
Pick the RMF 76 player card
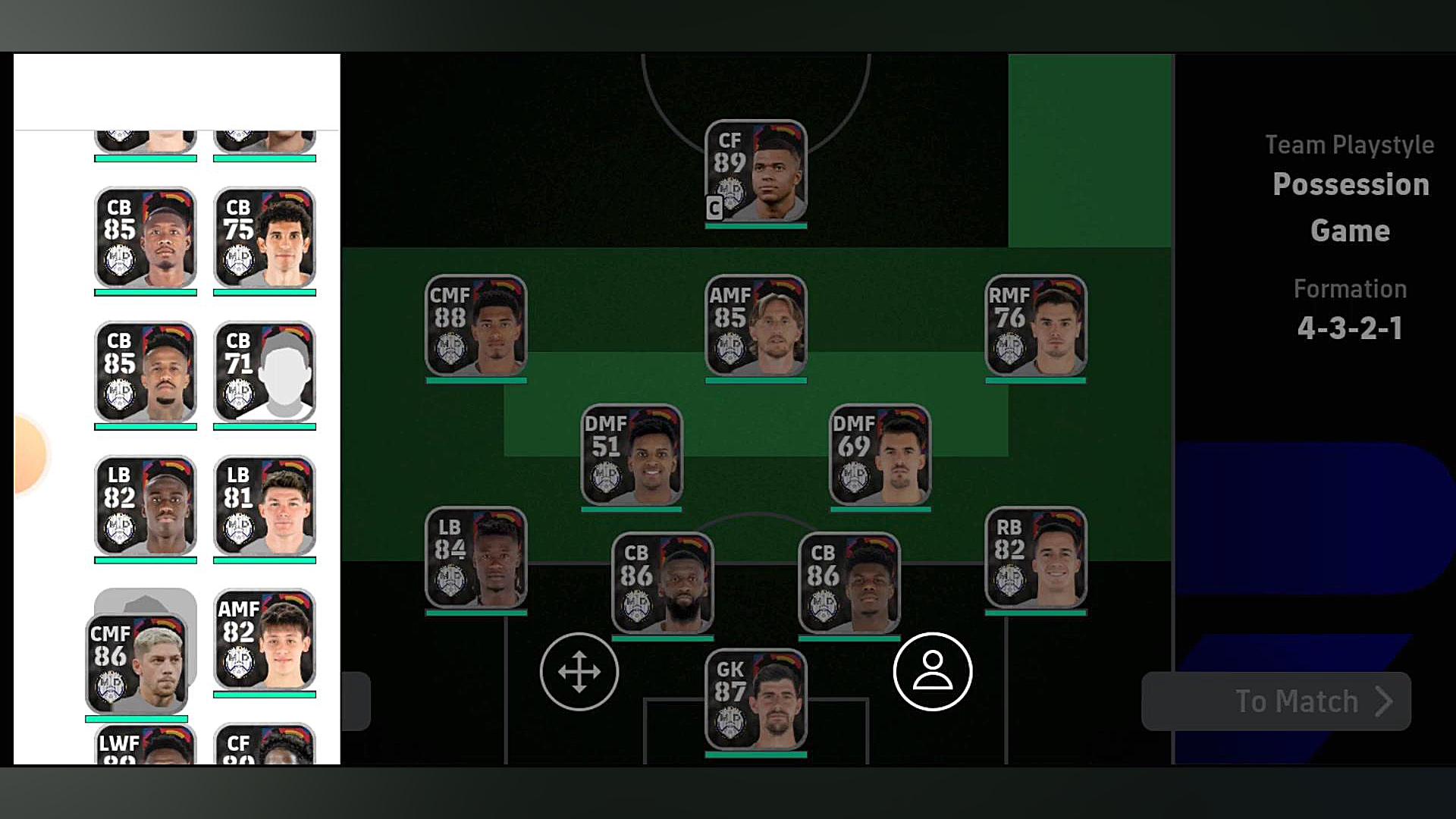pyautogui.click(x=1035, y=326)
